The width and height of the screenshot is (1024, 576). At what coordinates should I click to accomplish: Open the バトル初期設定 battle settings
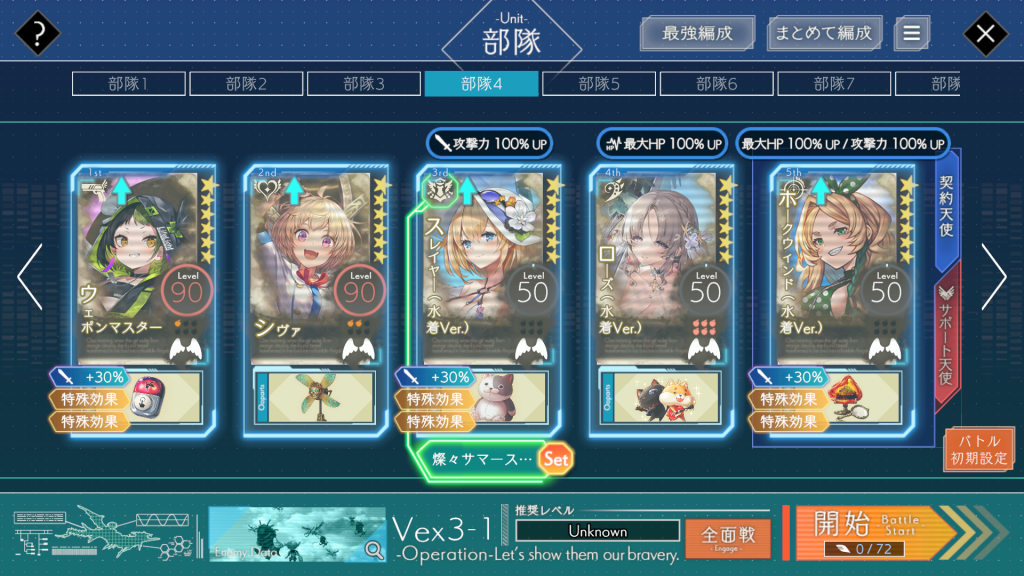[x=978, y=449]
